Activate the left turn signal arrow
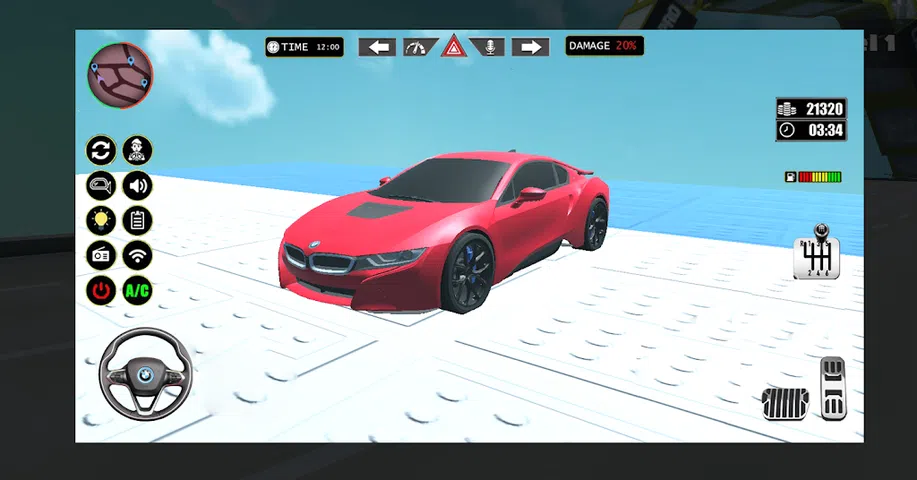917x480 pixels. pos(377,47)
